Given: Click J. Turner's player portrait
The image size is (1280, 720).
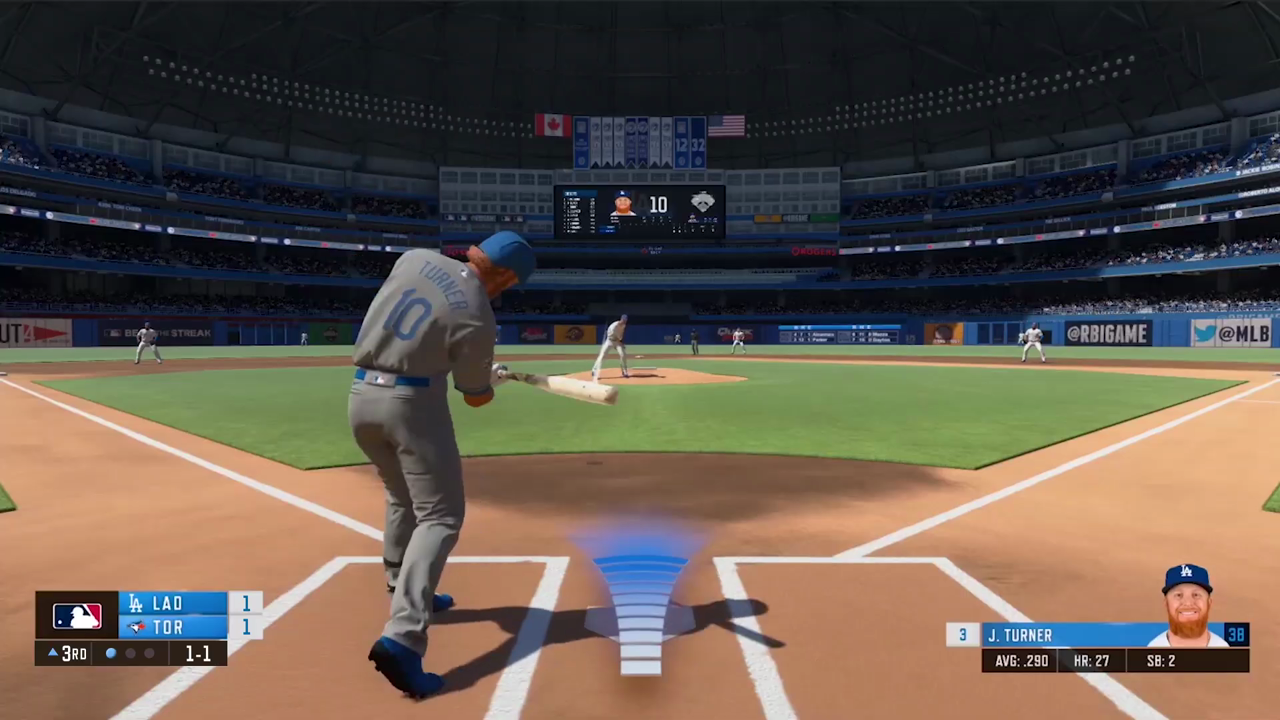Looking at the screenshot, I should point(1186,600).
